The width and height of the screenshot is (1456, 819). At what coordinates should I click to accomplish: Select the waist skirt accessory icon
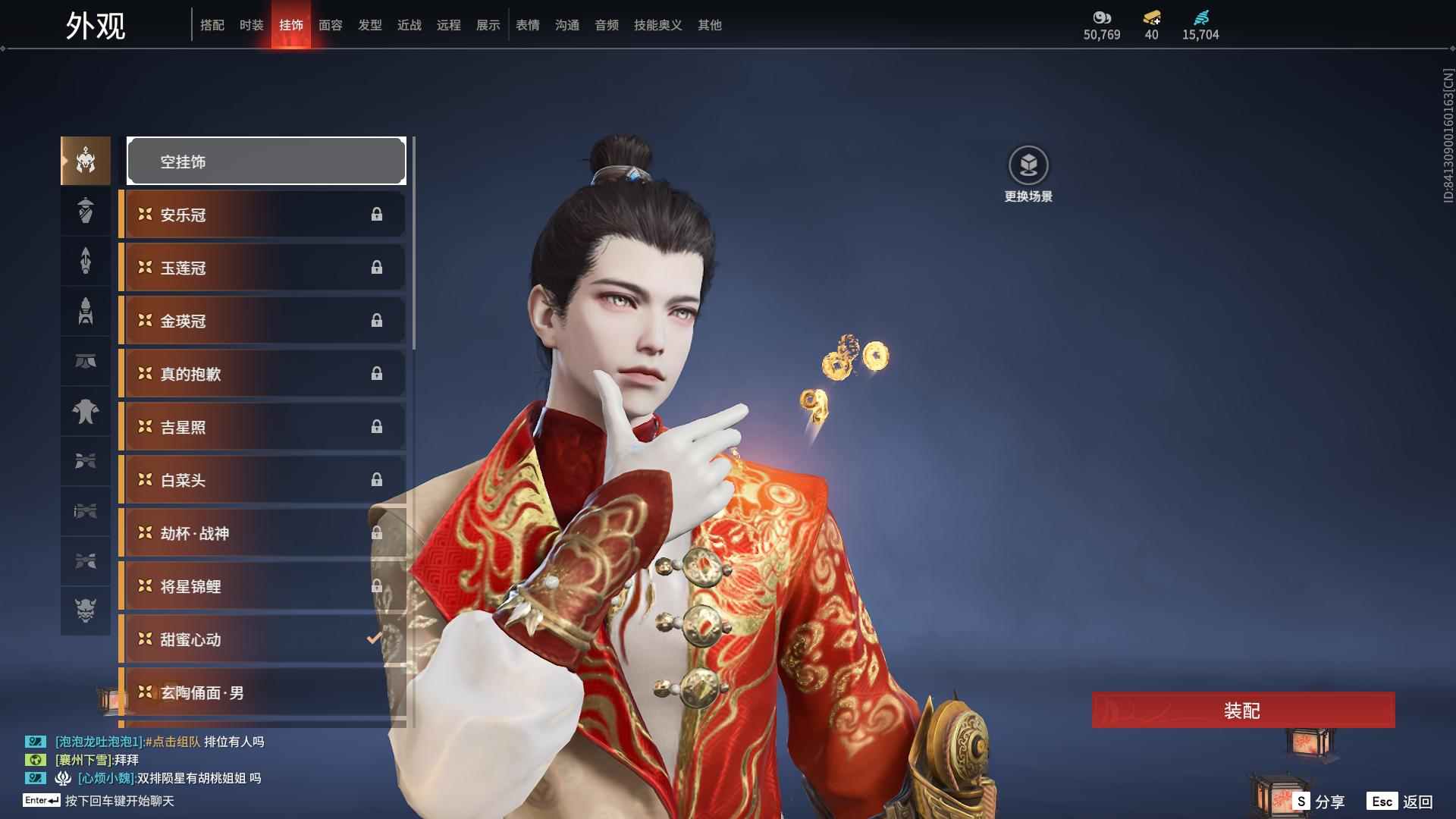[x=85, y=362]
